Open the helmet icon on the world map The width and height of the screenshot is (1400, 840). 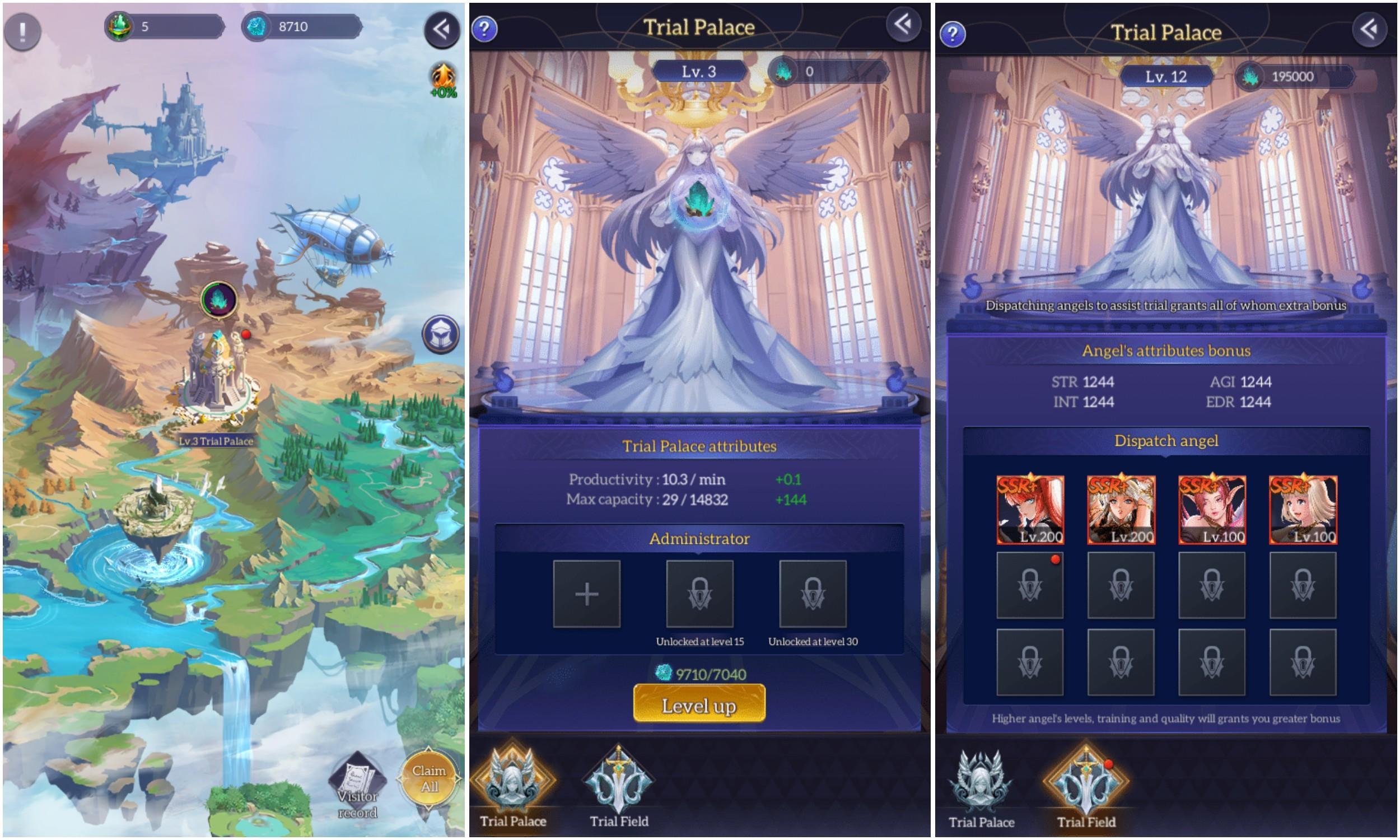pyautogui.click(x=441, y=335)
